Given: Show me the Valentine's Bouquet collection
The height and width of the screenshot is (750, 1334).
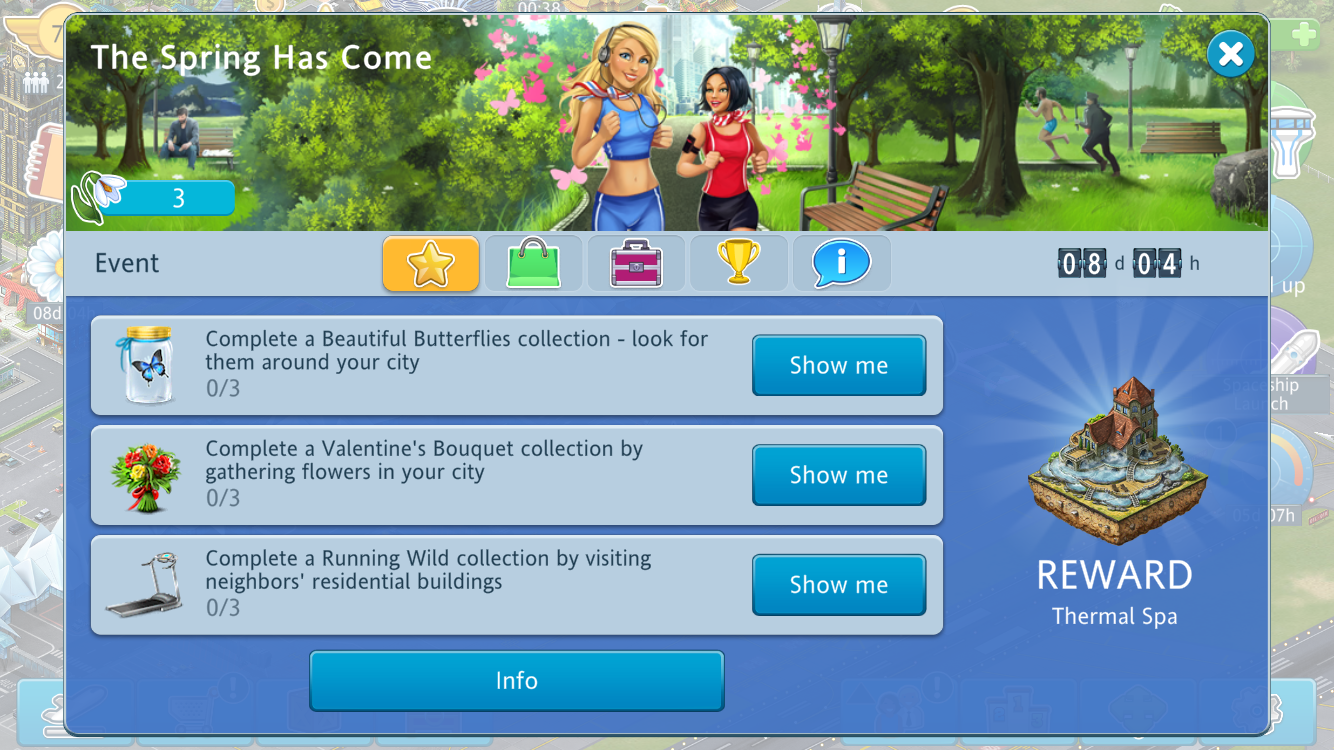Looking at the screenshot, I should (838, 475).
